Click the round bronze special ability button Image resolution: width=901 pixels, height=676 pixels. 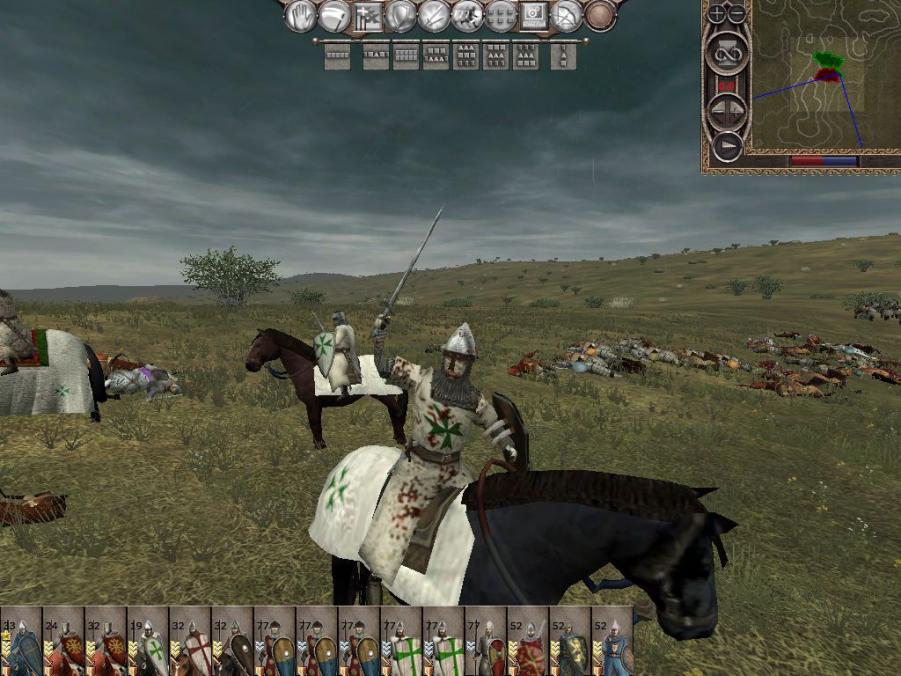pos(600,15)
